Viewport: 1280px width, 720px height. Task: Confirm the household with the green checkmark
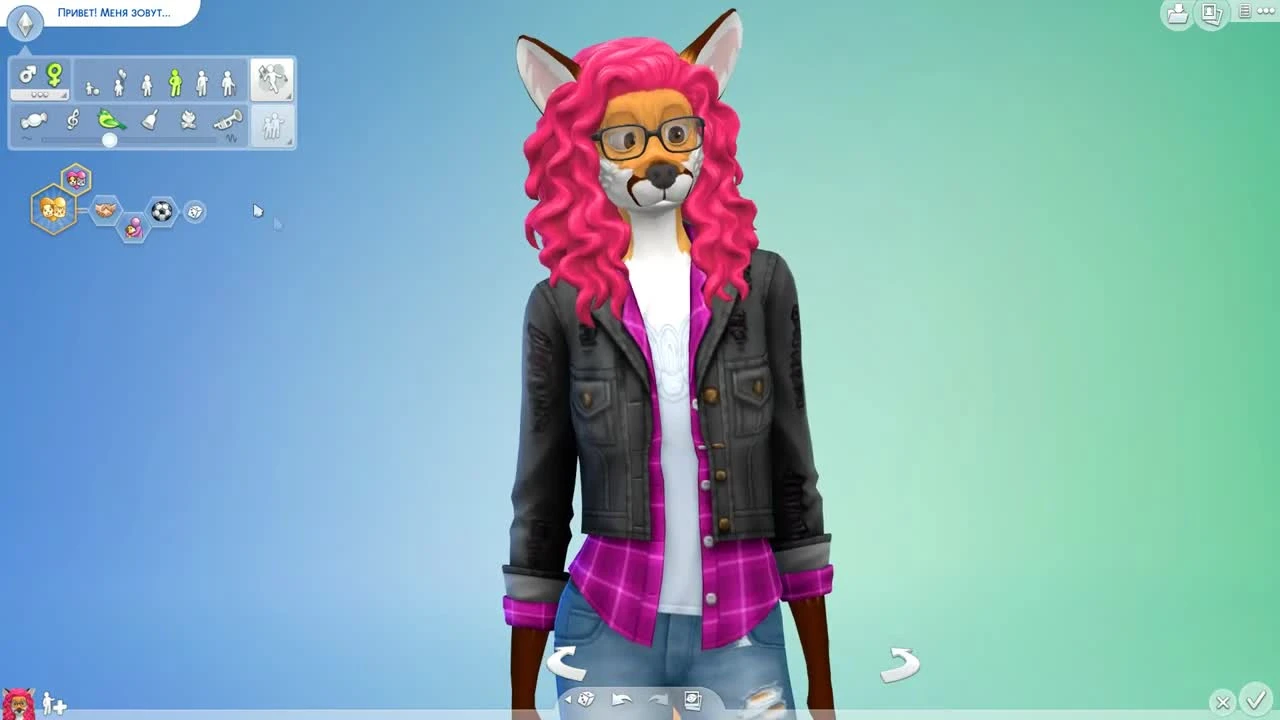1257,703
